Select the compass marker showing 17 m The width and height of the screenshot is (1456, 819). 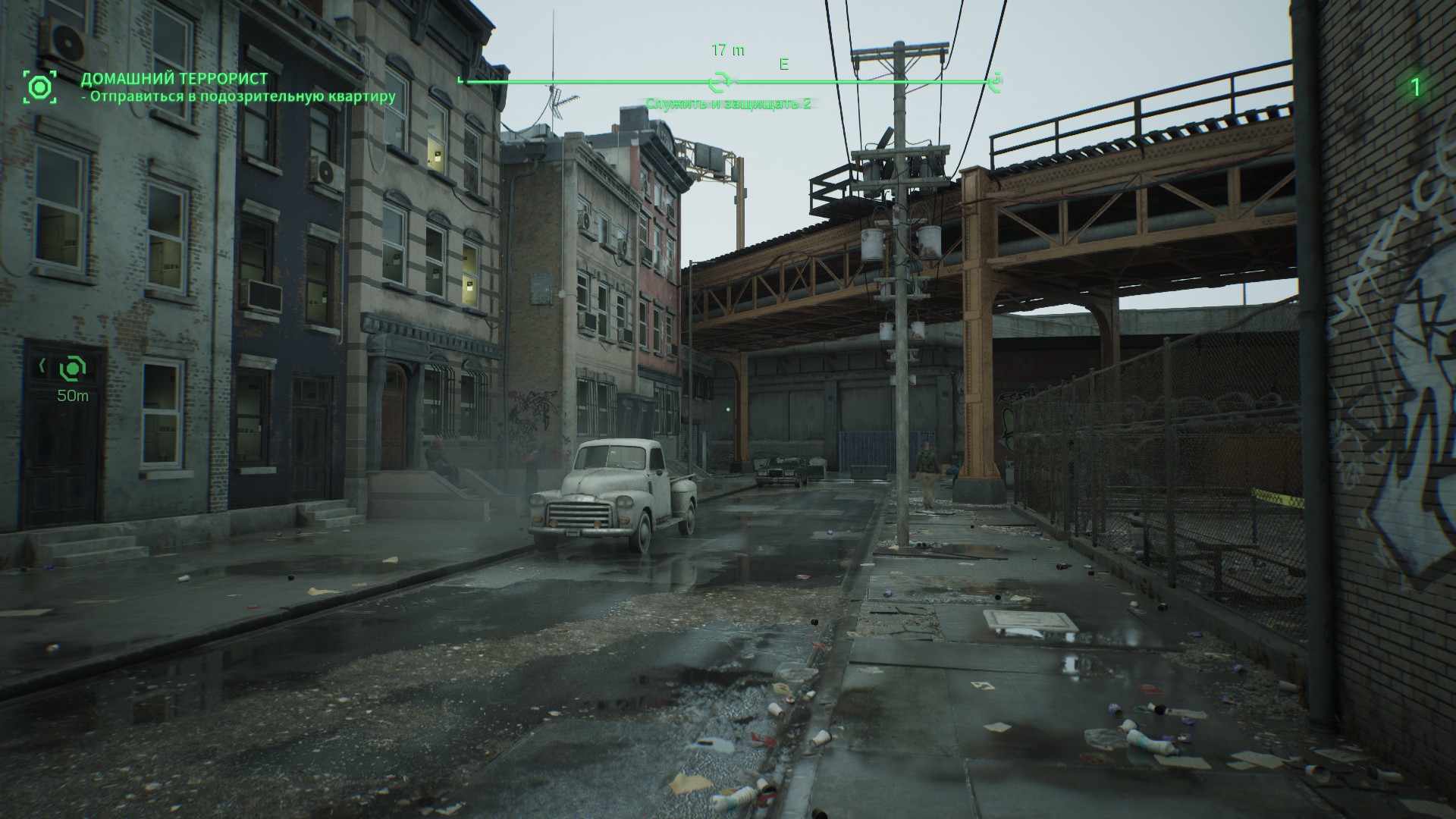click(719, 81)
